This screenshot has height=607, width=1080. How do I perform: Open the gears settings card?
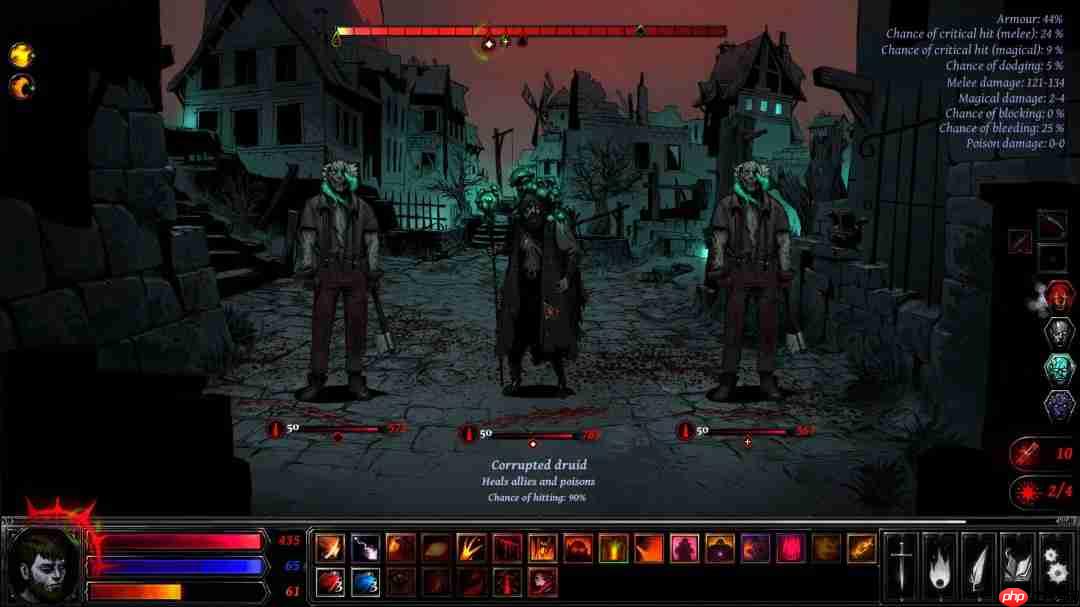pyautogui.click(x=1056, y=560)
